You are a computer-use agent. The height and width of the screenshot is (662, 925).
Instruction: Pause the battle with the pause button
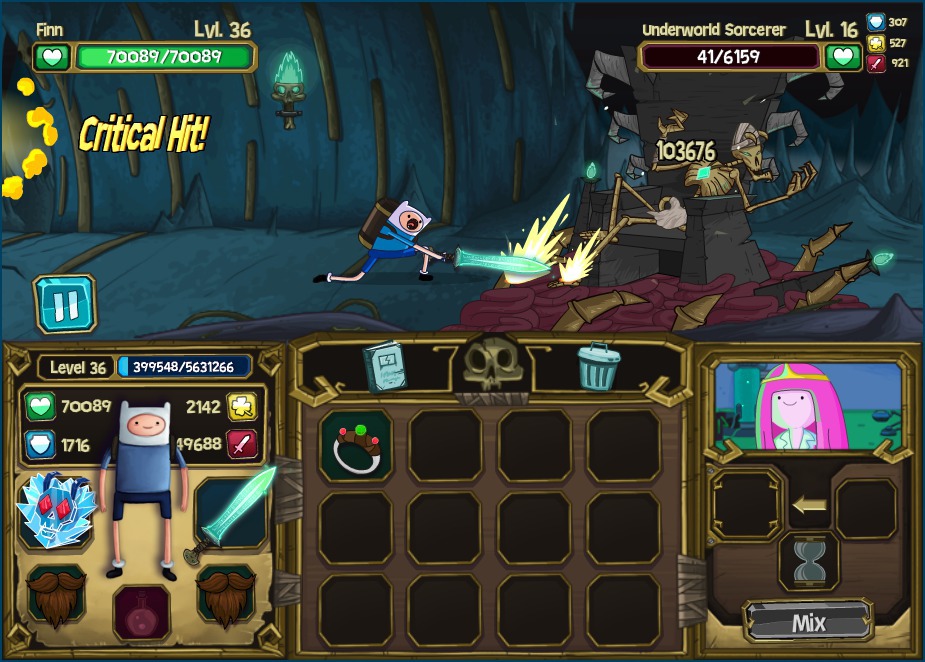[x=66, y=304]
